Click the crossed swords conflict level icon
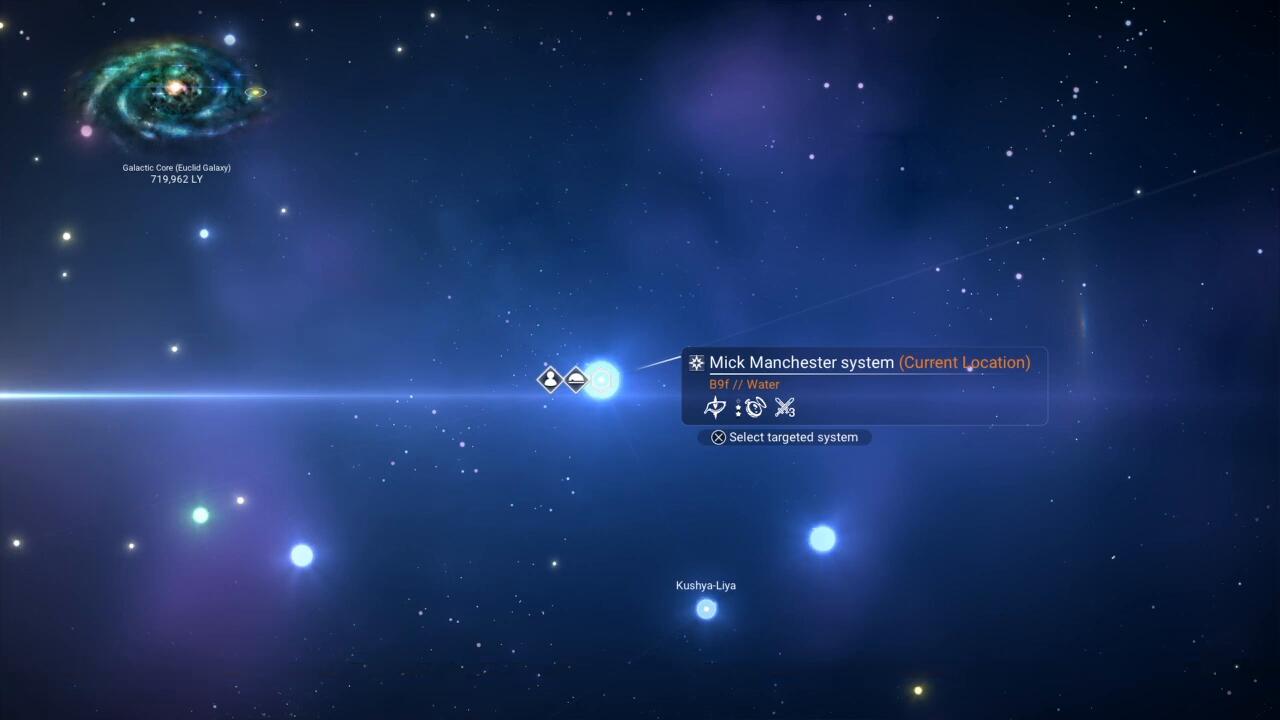The image size is (1280, 720). (784, 408)
